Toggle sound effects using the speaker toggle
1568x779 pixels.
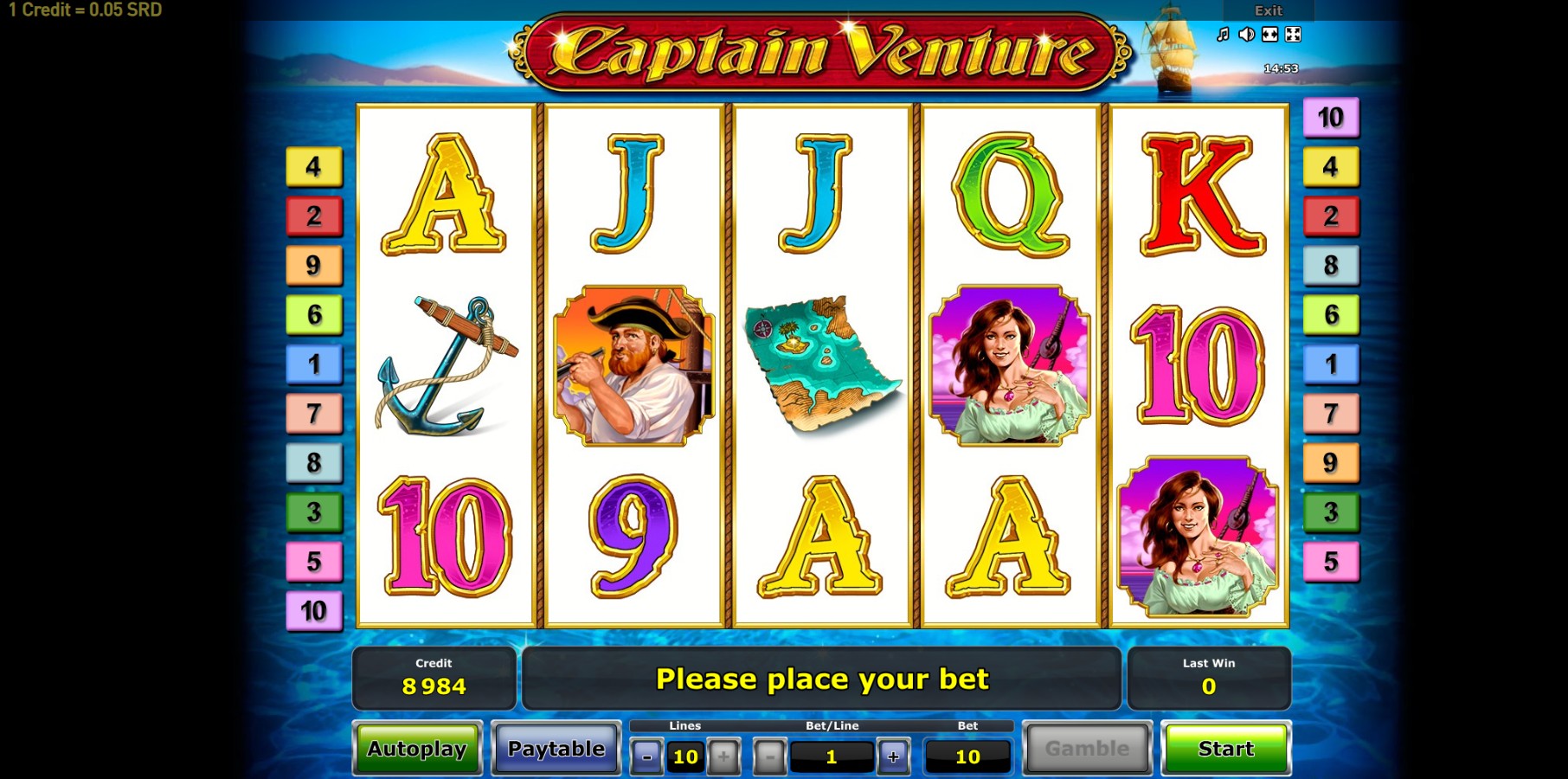(1246, 35)
